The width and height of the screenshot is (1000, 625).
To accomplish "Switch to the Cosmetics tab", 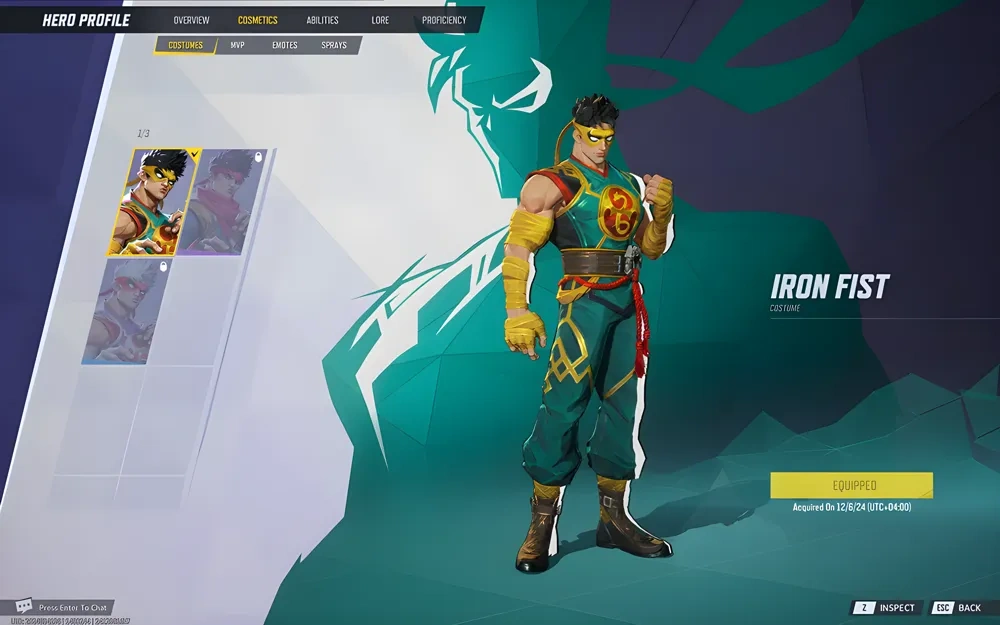I will (258, 20).
